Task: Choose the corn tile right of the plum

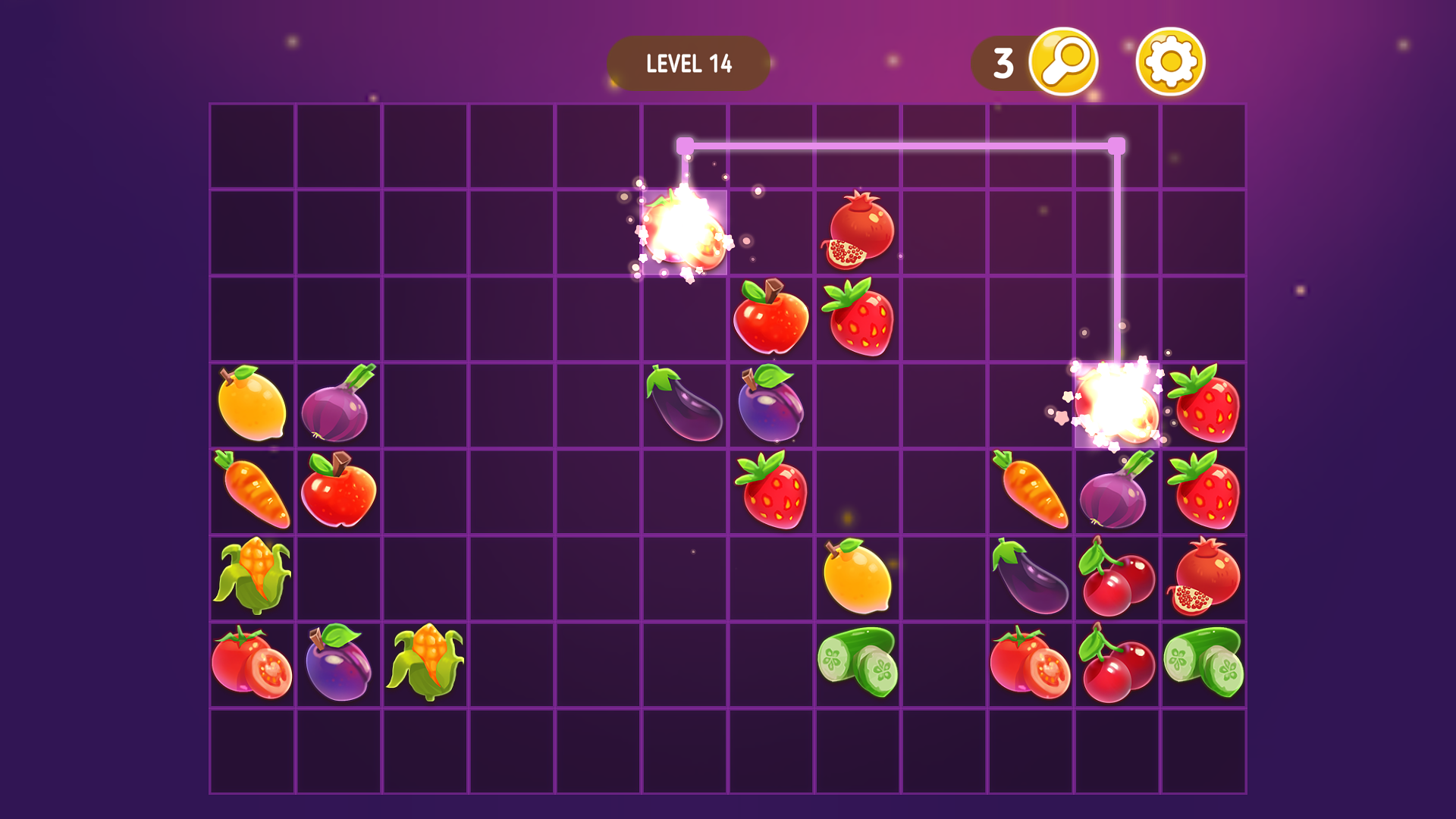Action: pos(425,664)
